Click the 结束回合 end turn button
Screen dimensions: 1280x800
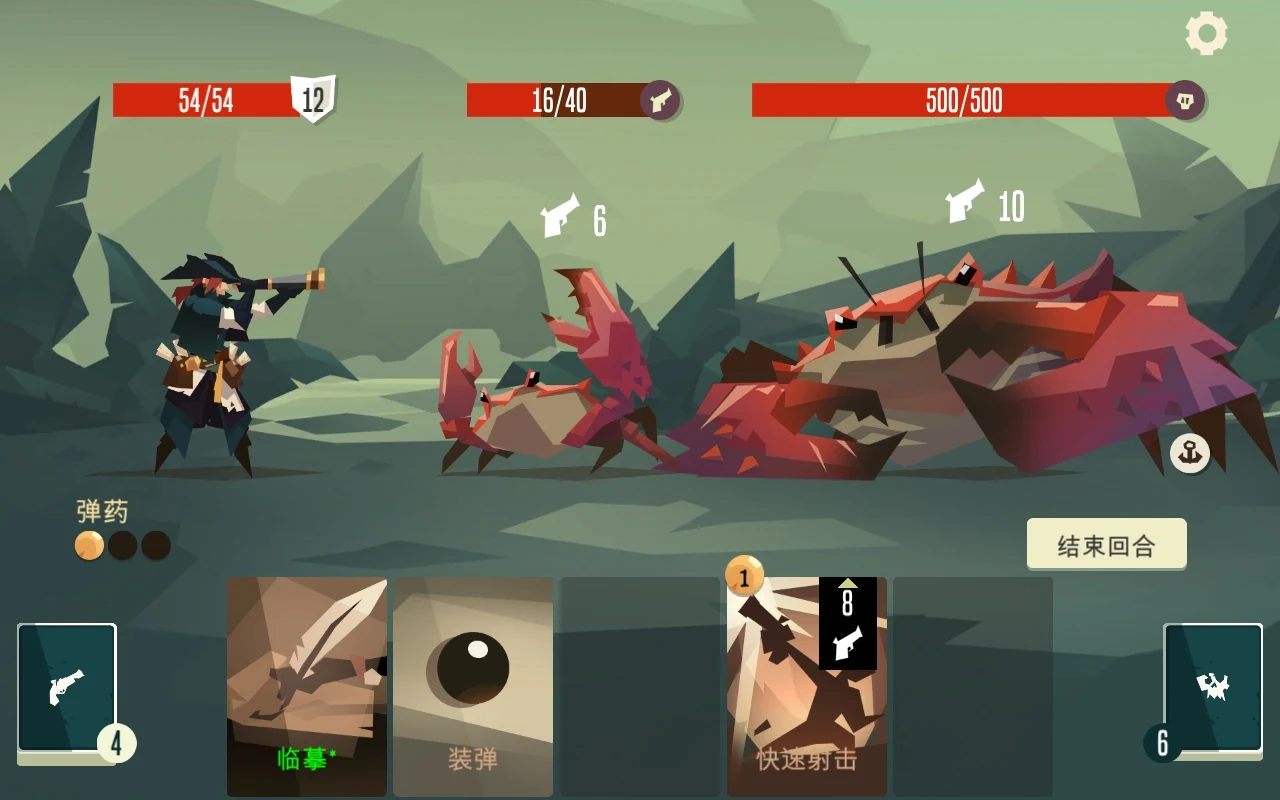pos(1106,545)
